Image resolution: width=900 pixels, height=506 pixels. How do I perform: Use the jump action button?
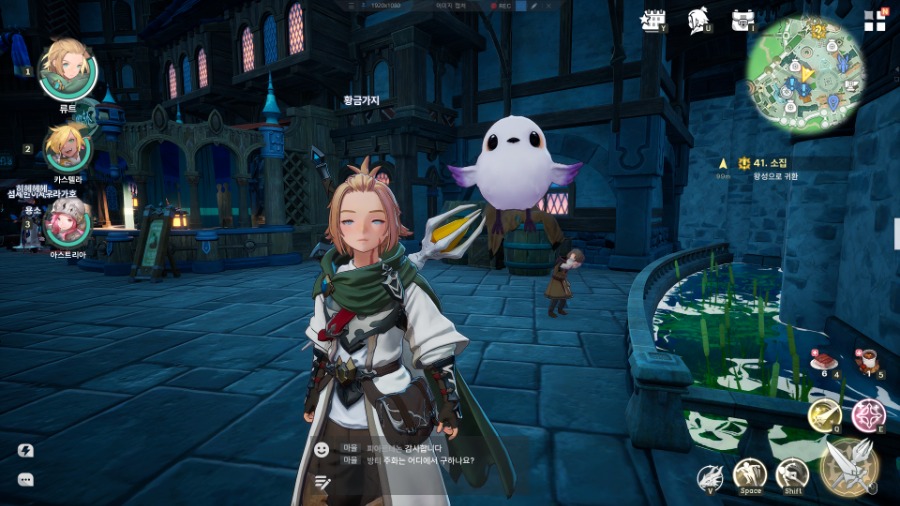pyautogui.click(x=750, y=474)
